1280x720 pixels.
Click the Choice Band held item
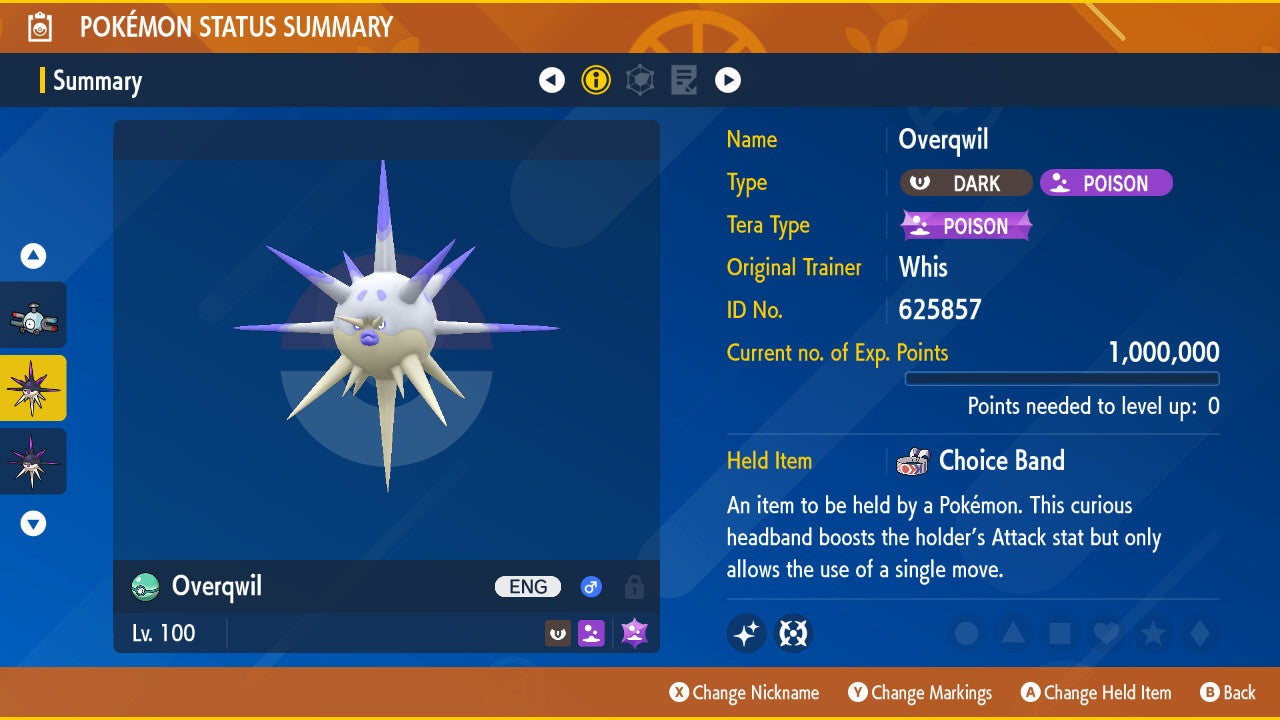pos(1000,461)
